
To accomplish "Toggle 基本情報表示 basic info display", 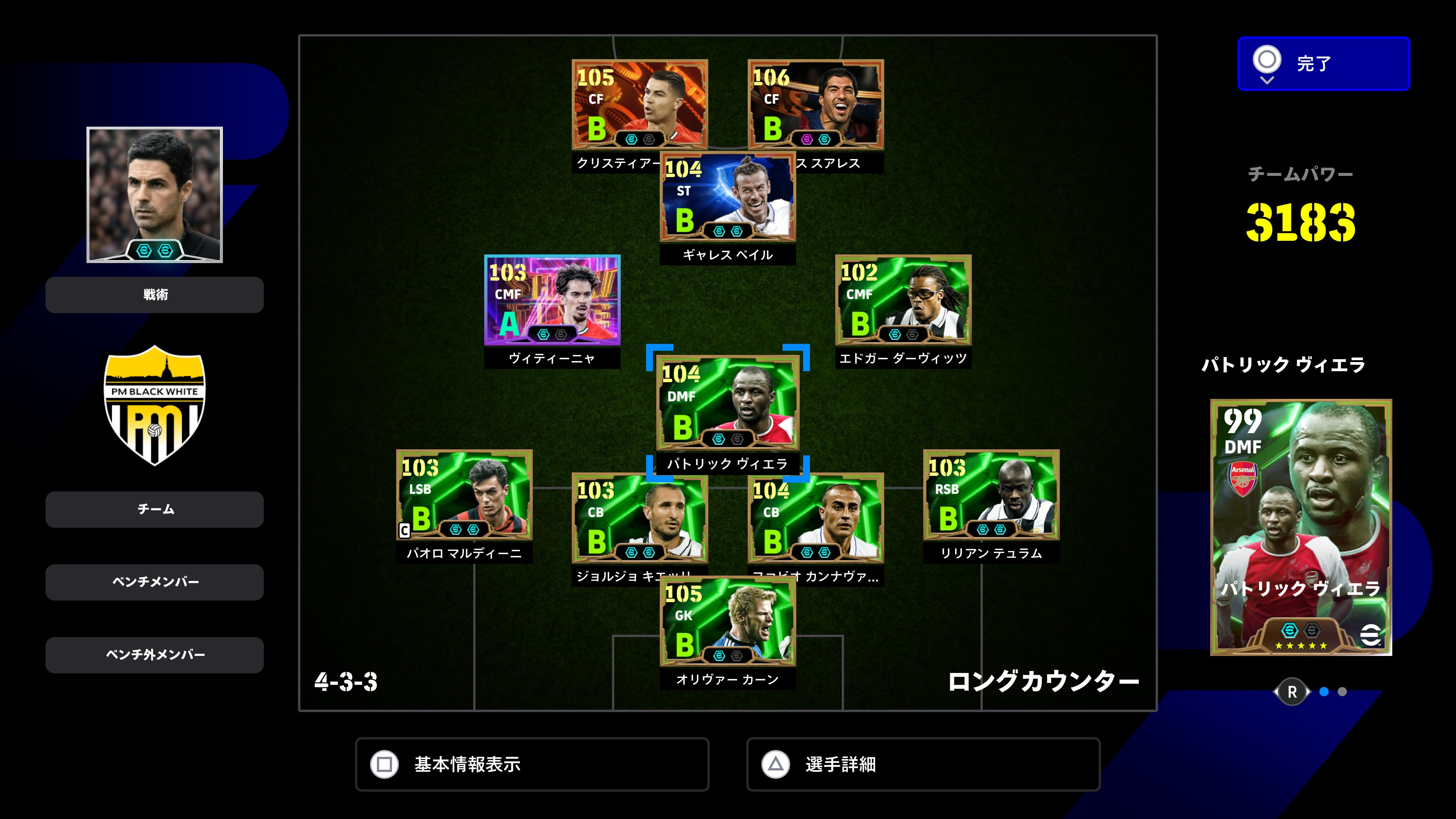I will click(531, 764).
